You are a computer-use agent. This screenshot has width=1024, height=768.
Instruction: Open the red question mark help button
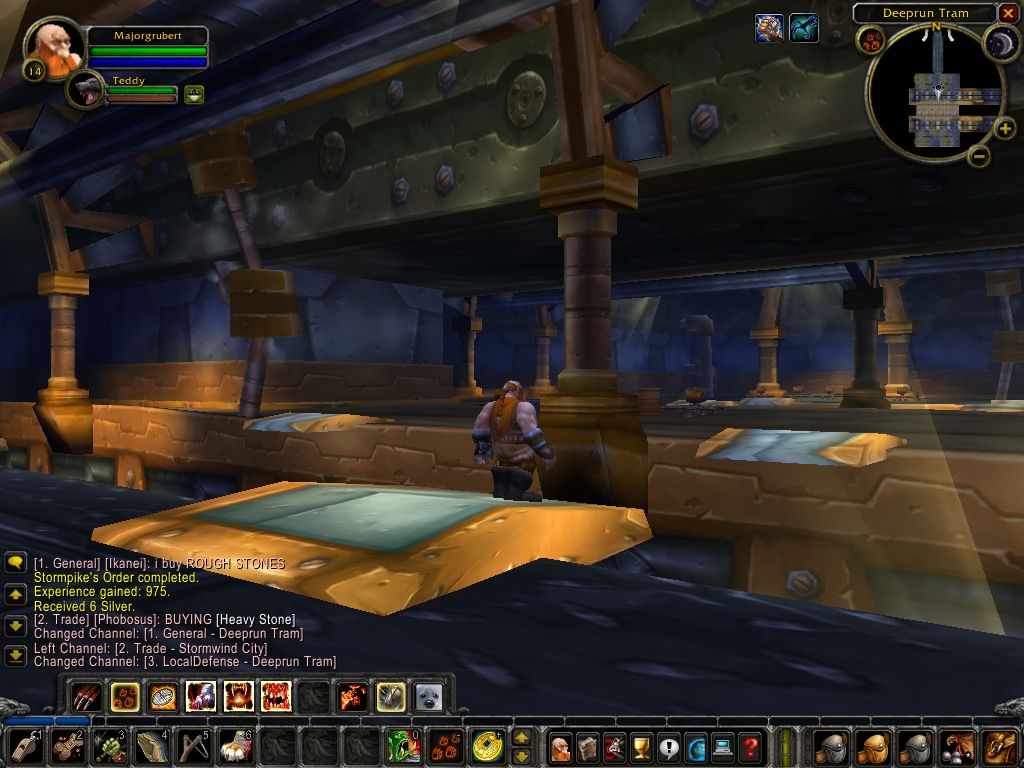pyautogui.click(x=750, y=746)
